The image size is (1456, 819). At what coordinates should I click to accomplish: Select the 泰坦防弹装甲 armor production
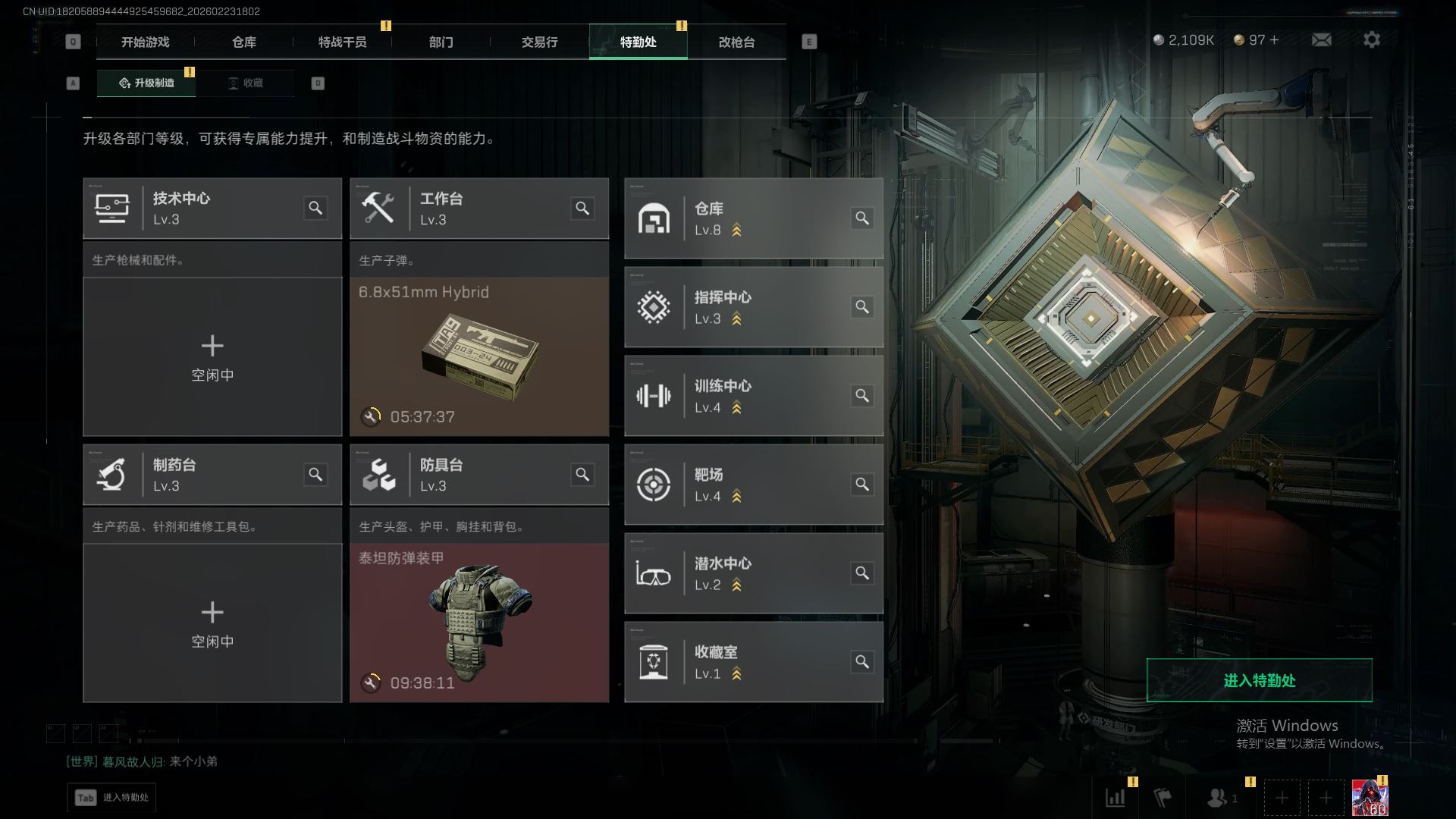[479, 623]
